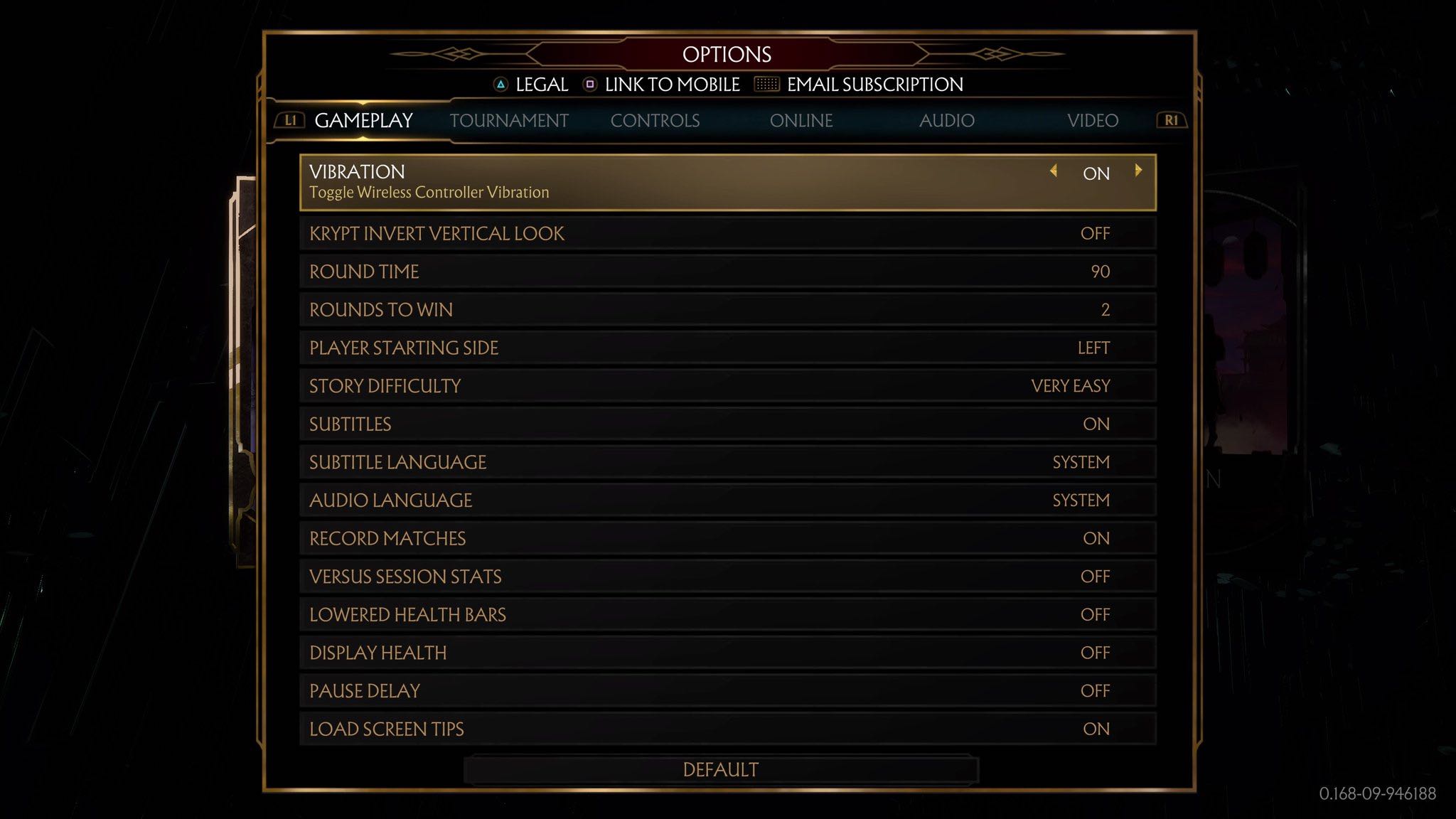
Task: Choose the Round Time setting
Action: pyautogui.click(x=727, y=272)
